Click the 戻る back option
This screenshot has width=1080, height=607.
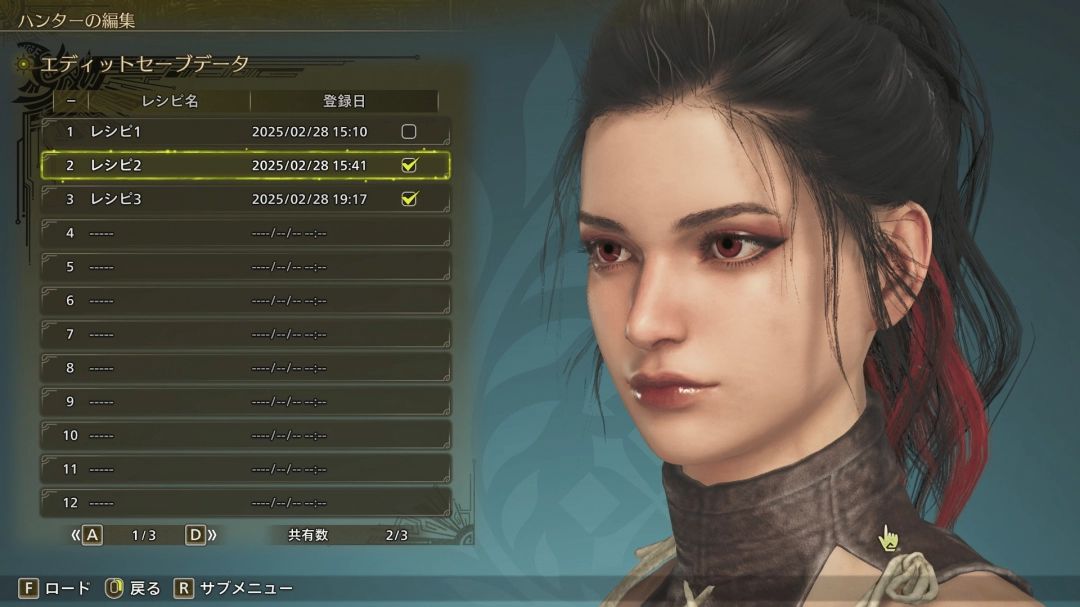[133, 588]
